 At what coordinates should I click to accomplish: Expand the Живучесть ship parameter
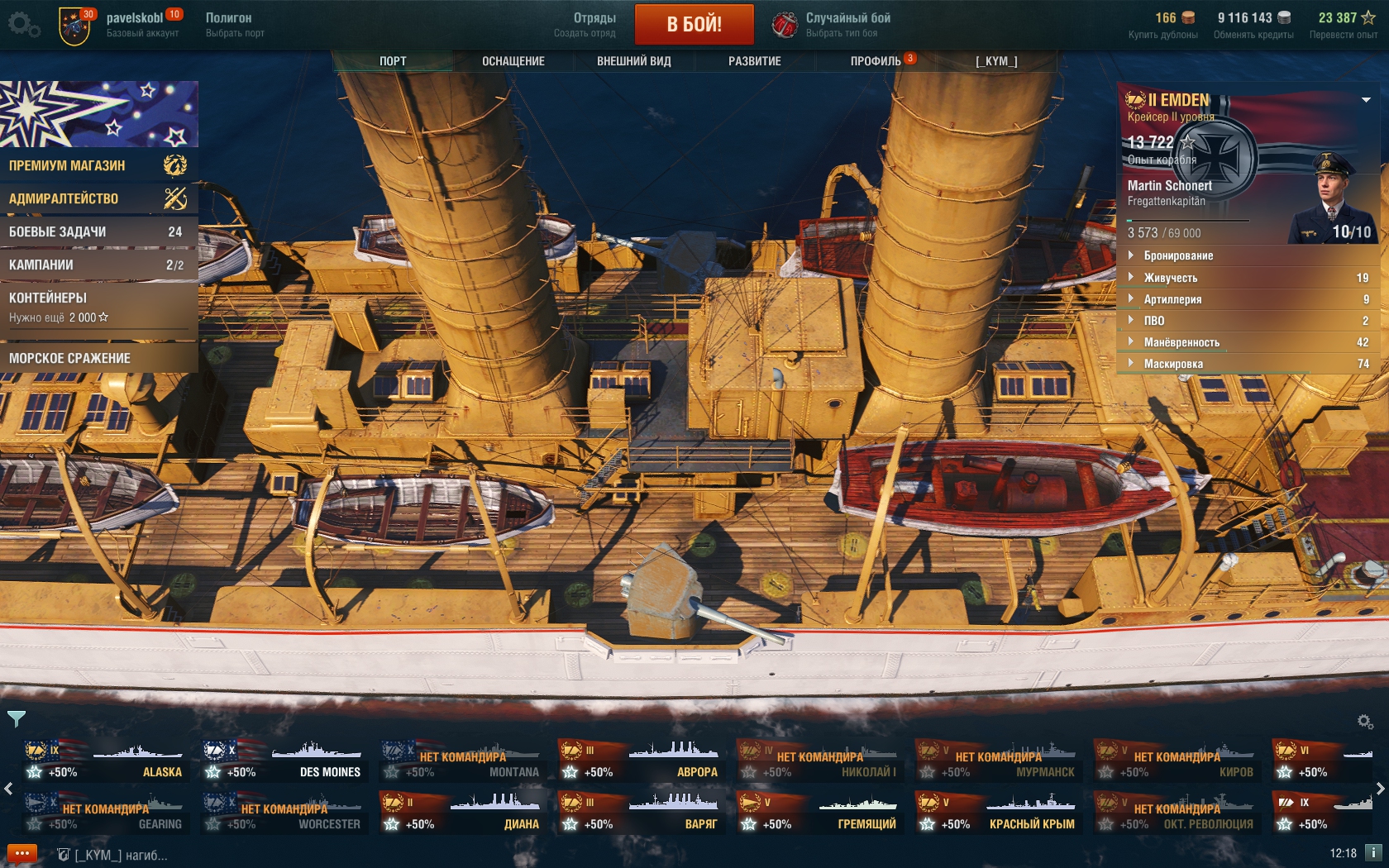coord(1170,278)
